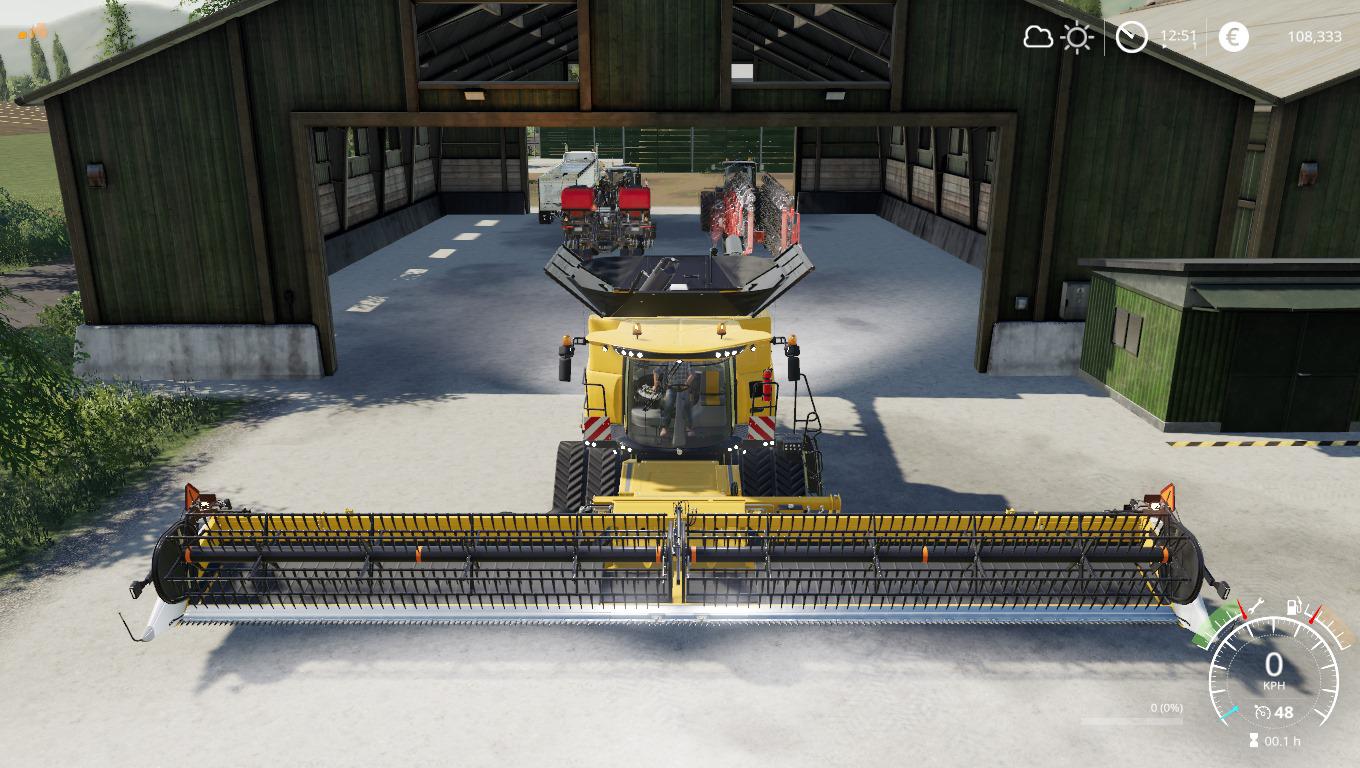This screenshot has width=1360, height=768.
Task: Click the cloud weather forecast icon
Action: pyautogui.click(x=1038, y=38)
